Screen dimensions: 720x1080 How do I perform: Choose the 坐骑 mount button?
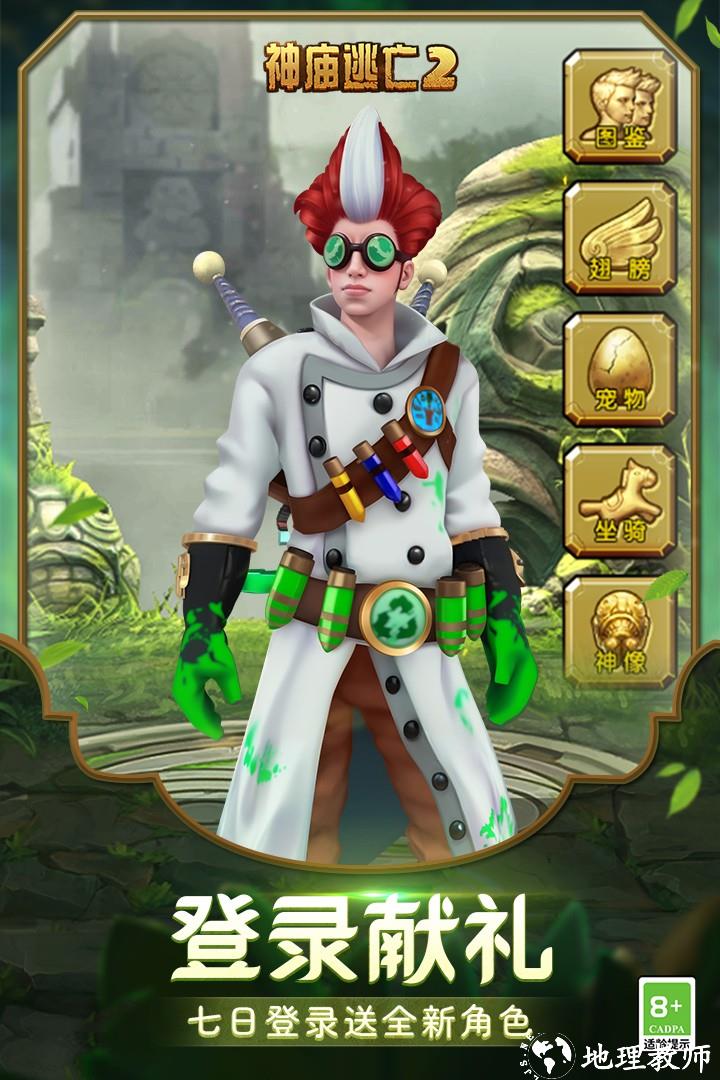tap(619, 502)
